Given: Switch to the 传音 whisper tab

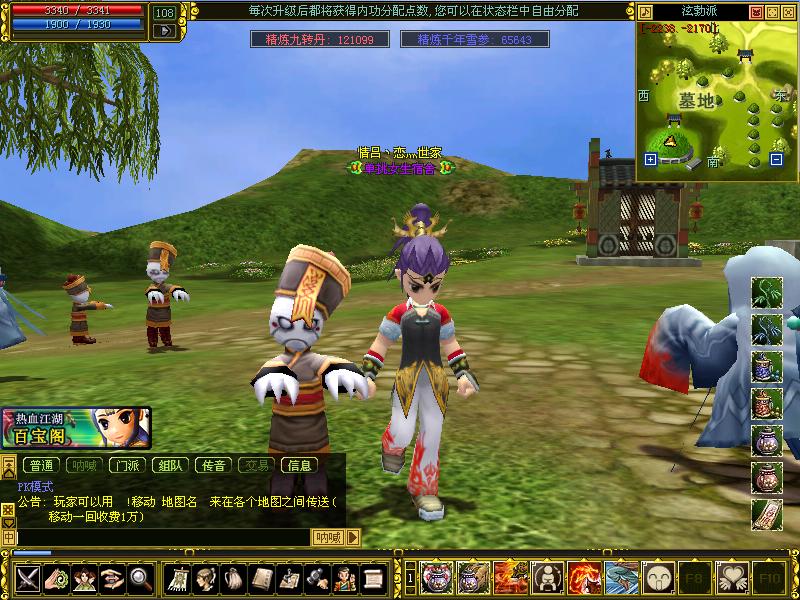Looking at the screenshot, I should [213, 465].
